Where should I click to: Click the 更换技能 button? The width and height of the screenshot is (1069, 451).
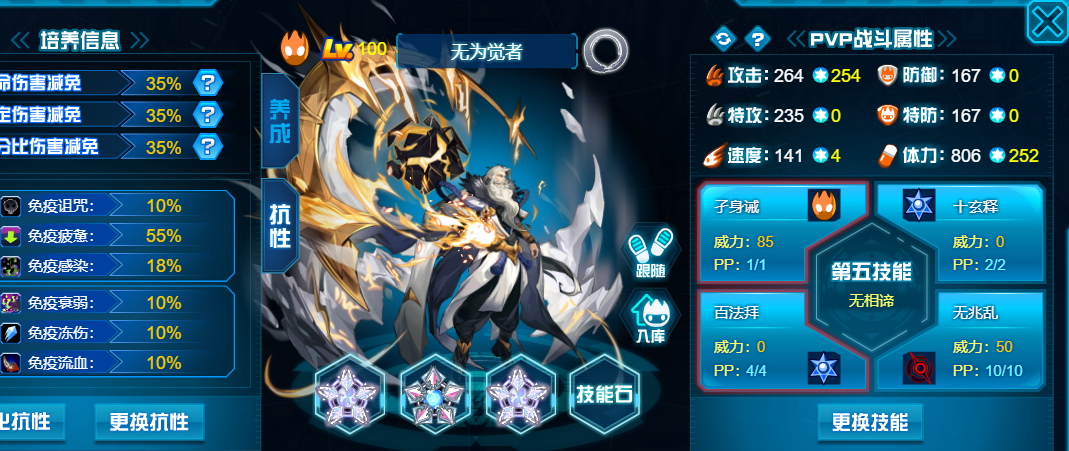869,422
